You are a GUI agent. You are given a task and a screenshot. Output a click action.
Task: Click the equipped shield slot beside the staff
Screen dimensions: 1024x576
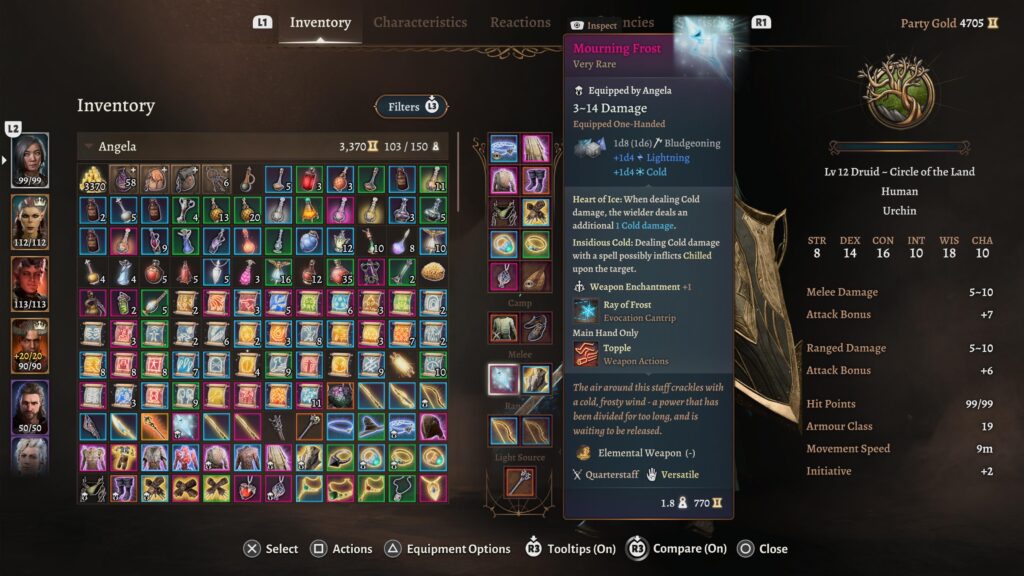[x=536, y=379]
